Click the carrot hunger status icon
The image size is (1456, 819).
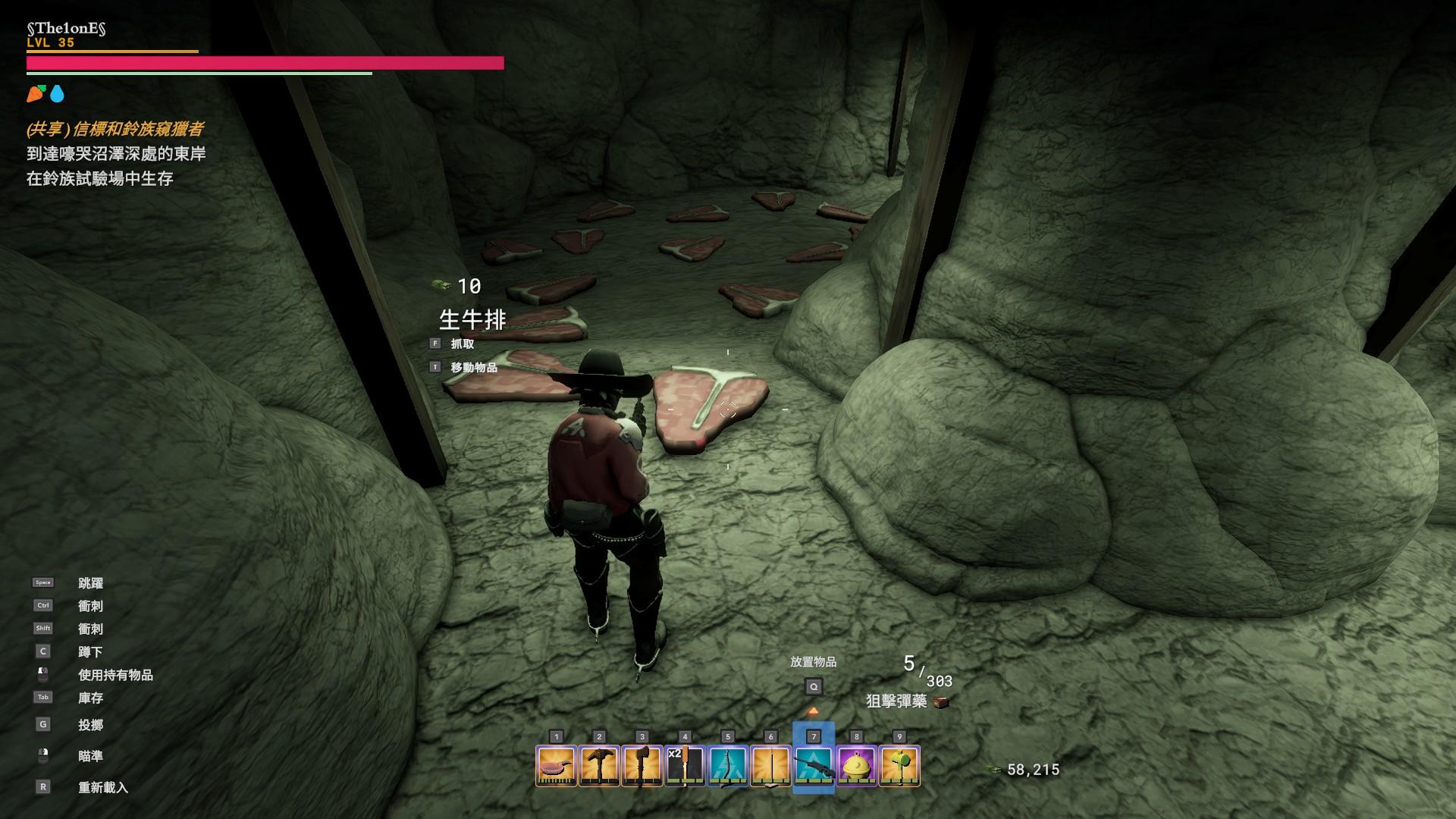pyautogui.click(x=36, y=94)
